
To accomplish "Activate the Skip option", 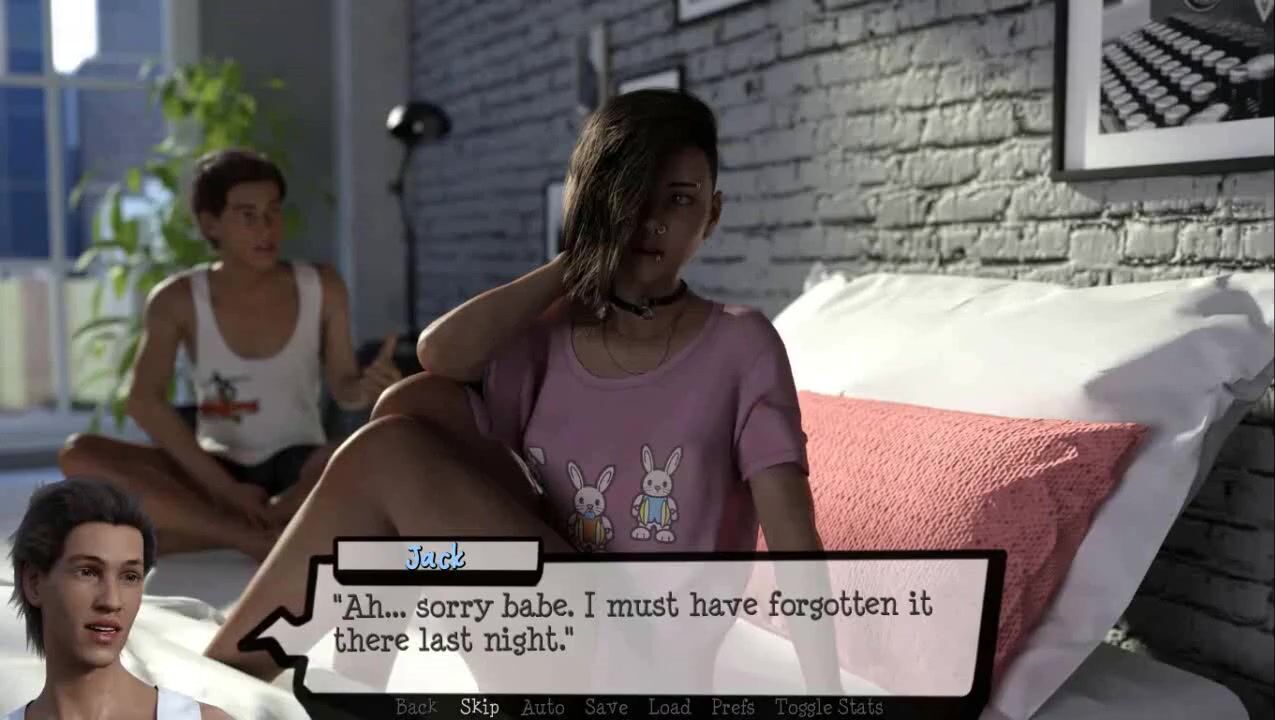I will pos(479,707).
